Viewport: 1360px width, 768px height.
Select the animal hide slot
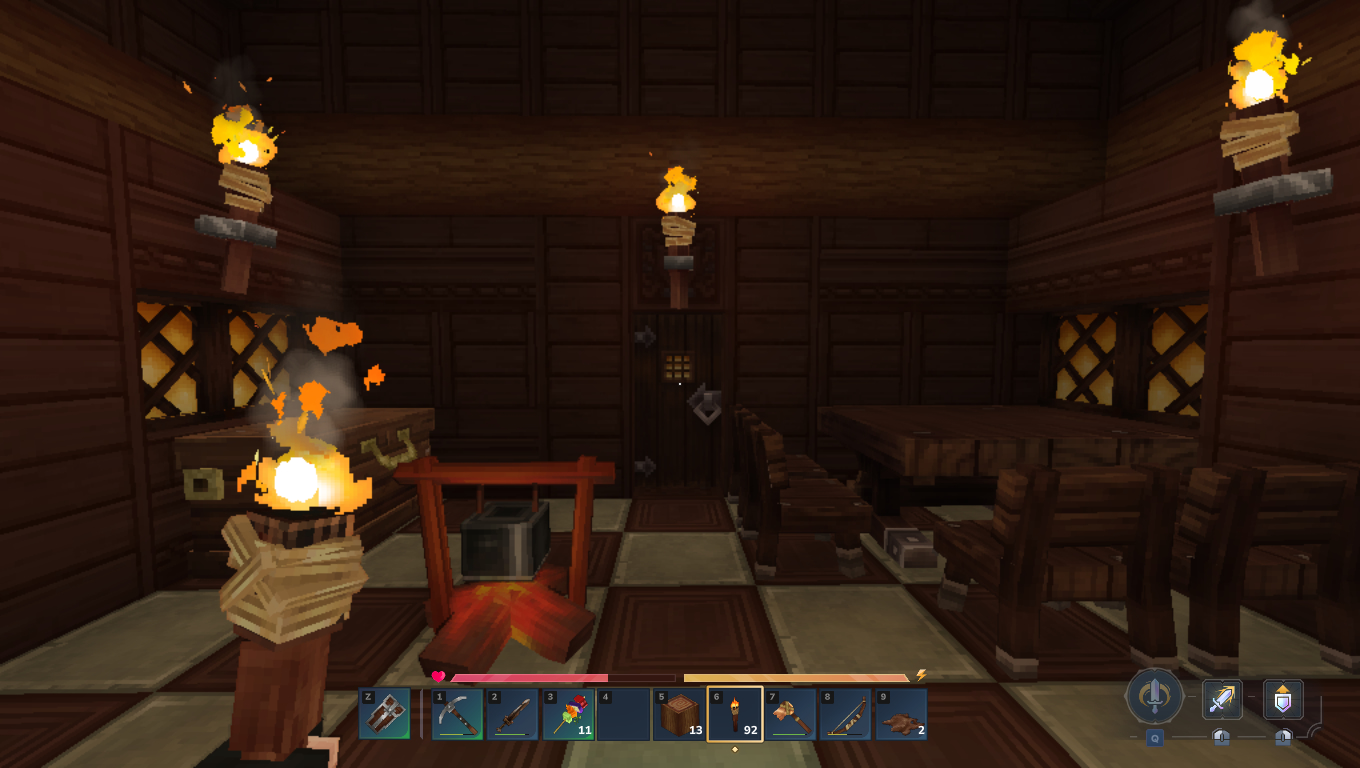pyautogui.click(x=900, y=714)
